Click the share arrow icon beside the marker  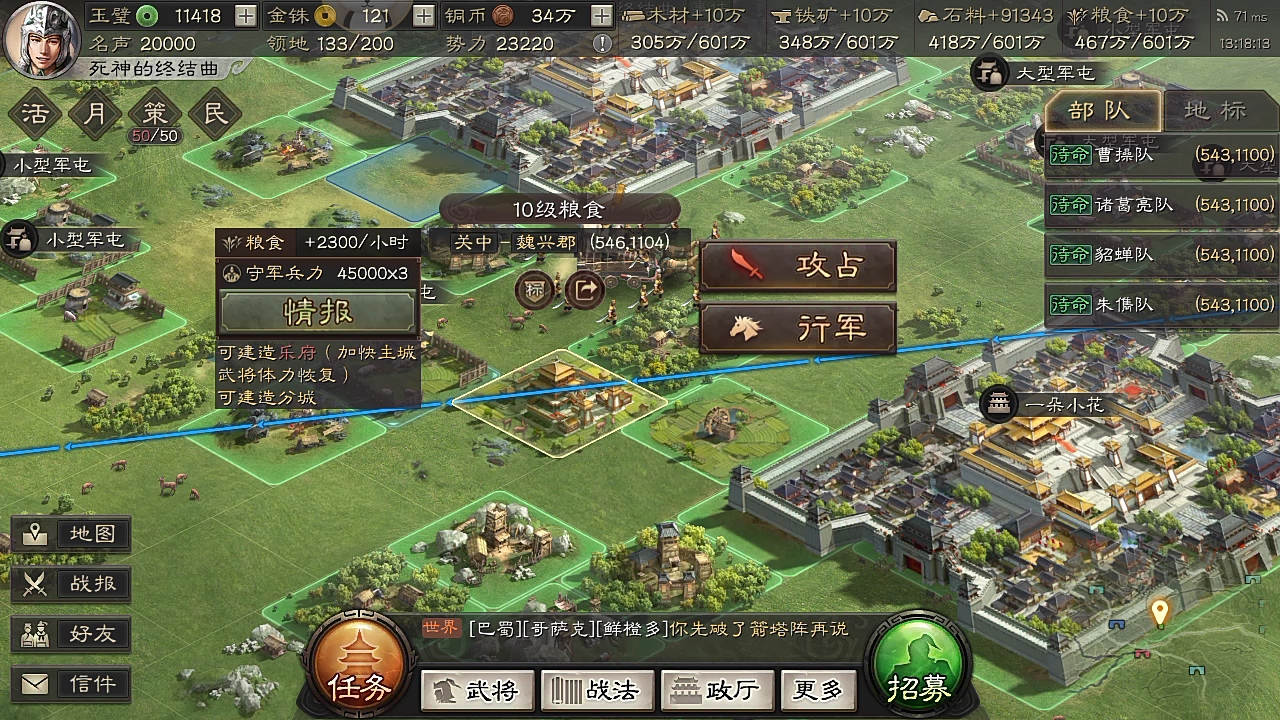pos(584,291)
